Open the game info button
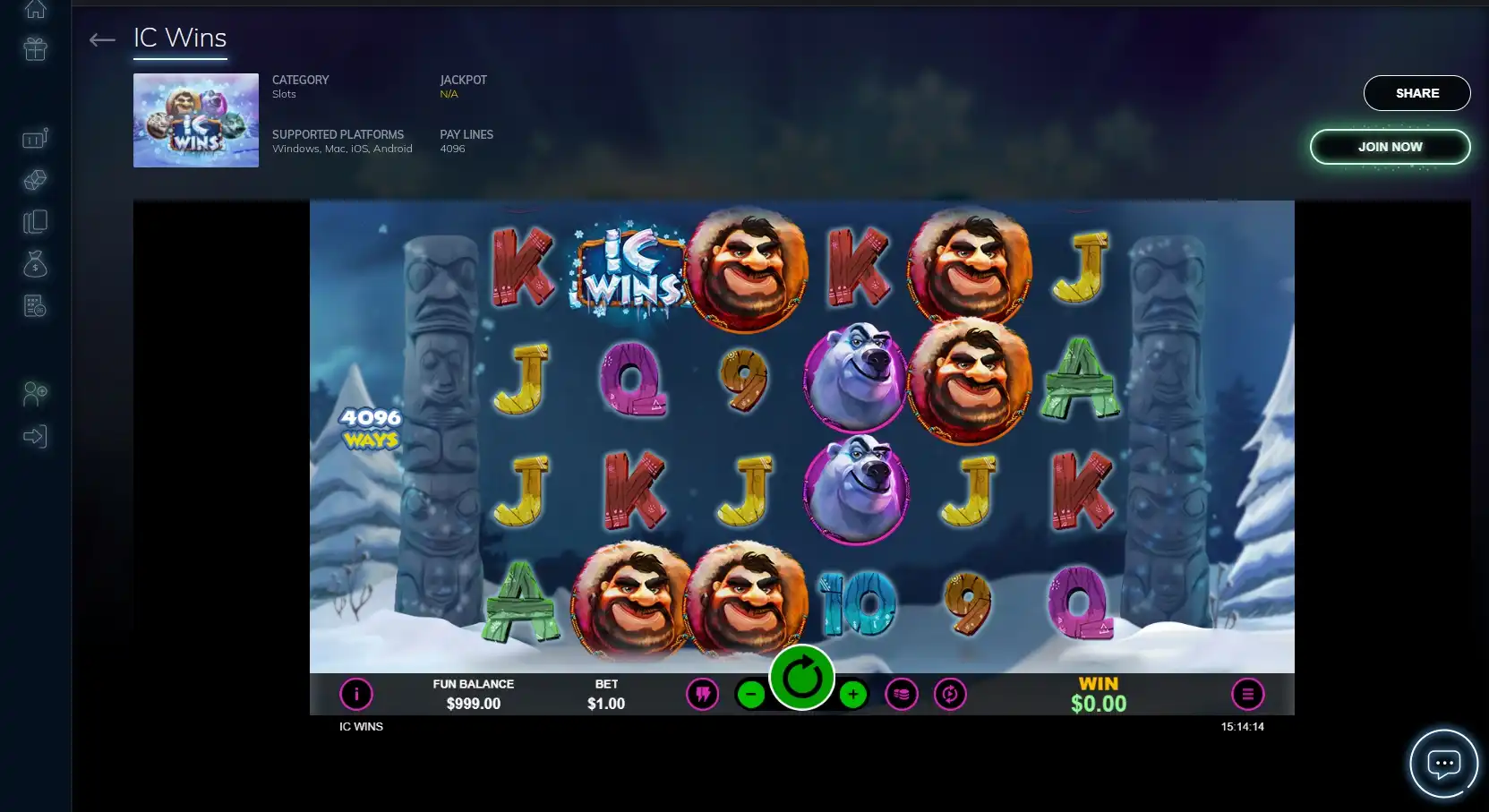1489x812 pixels. point(356,694)
